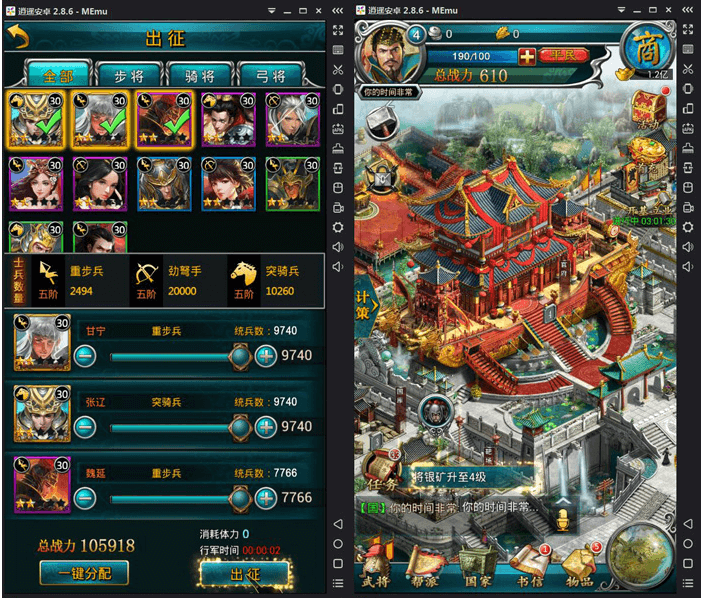Click the slider handle for 魏延's troops
This screenshot has width=701, height=598.
pyautogui.click(x=239, y=497)
